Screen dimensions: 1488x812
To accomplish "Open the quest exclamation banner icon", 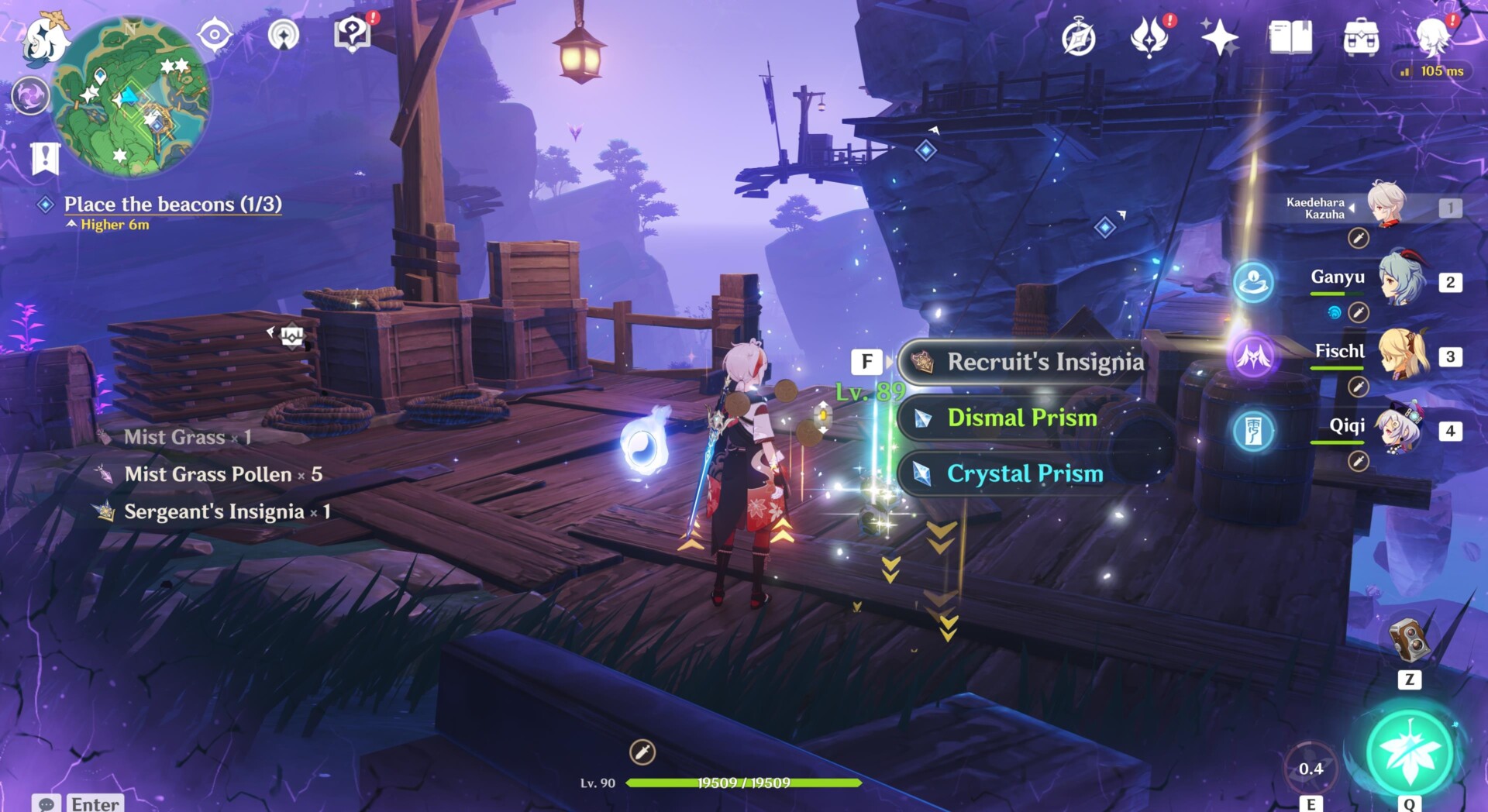I will click(x=45, y=158).
